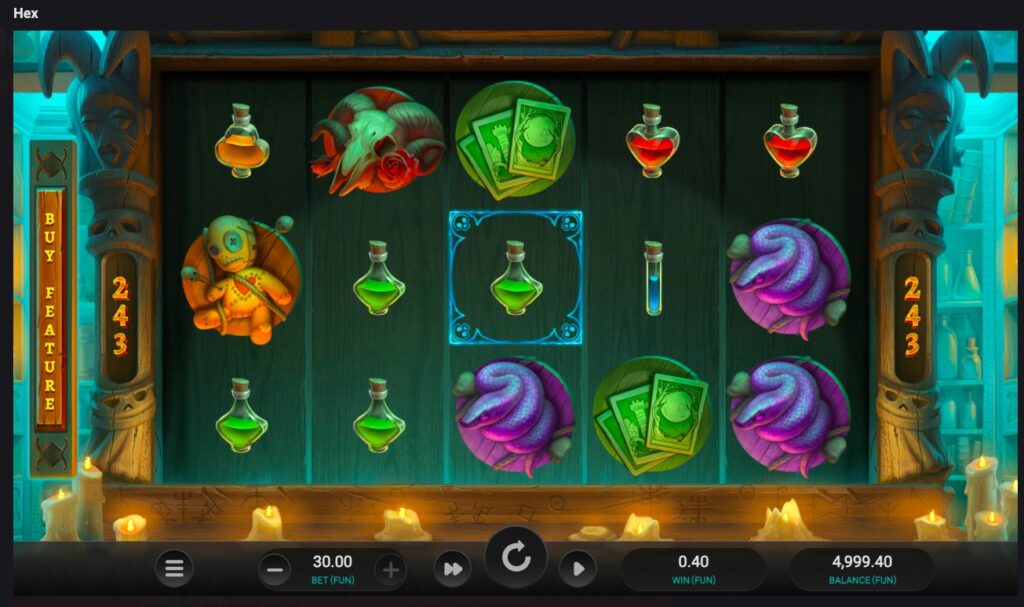Open the hamburger game menu
Viewport: 1024px width, 607px height.
click(x=174, y=569)
